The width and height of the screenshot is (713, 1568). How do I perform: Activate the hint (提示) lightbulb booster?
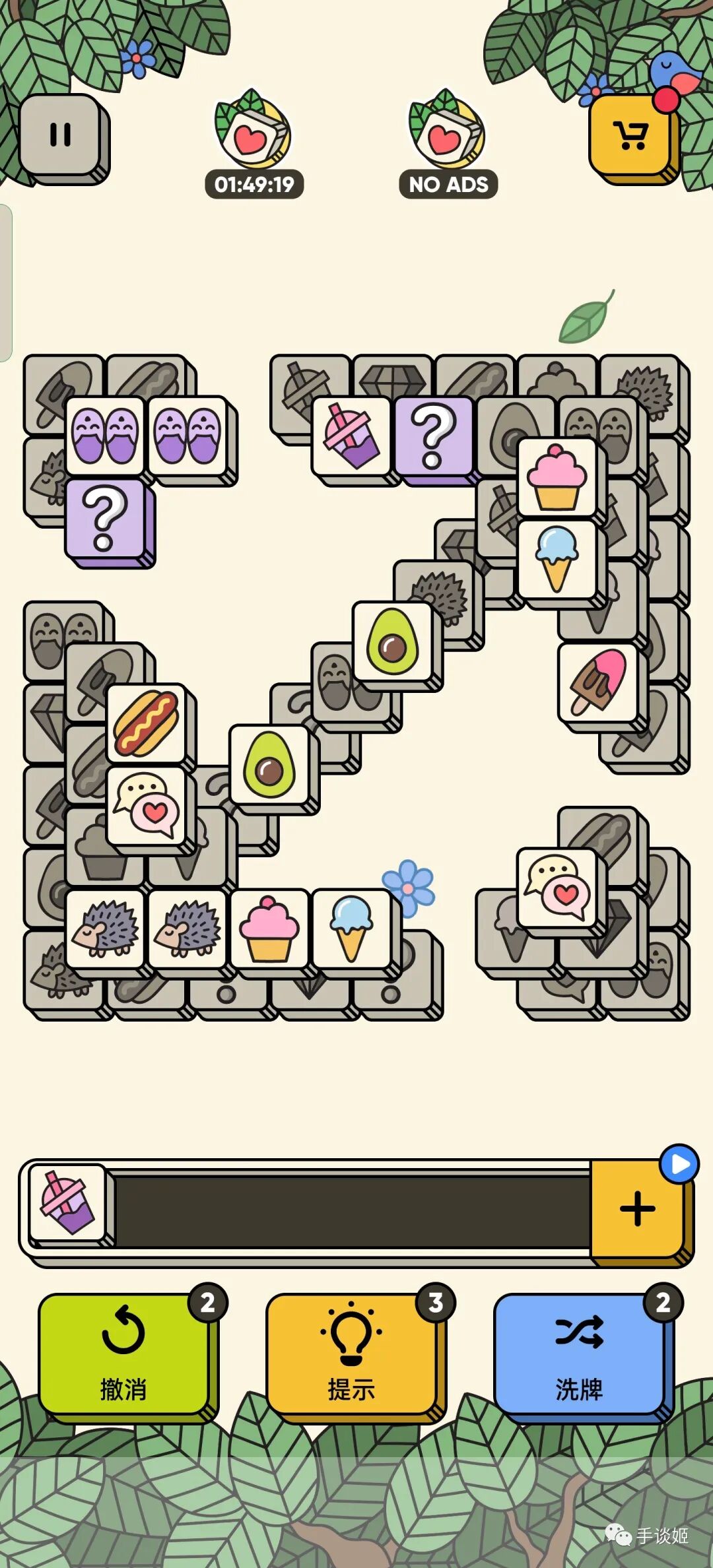351,1353
